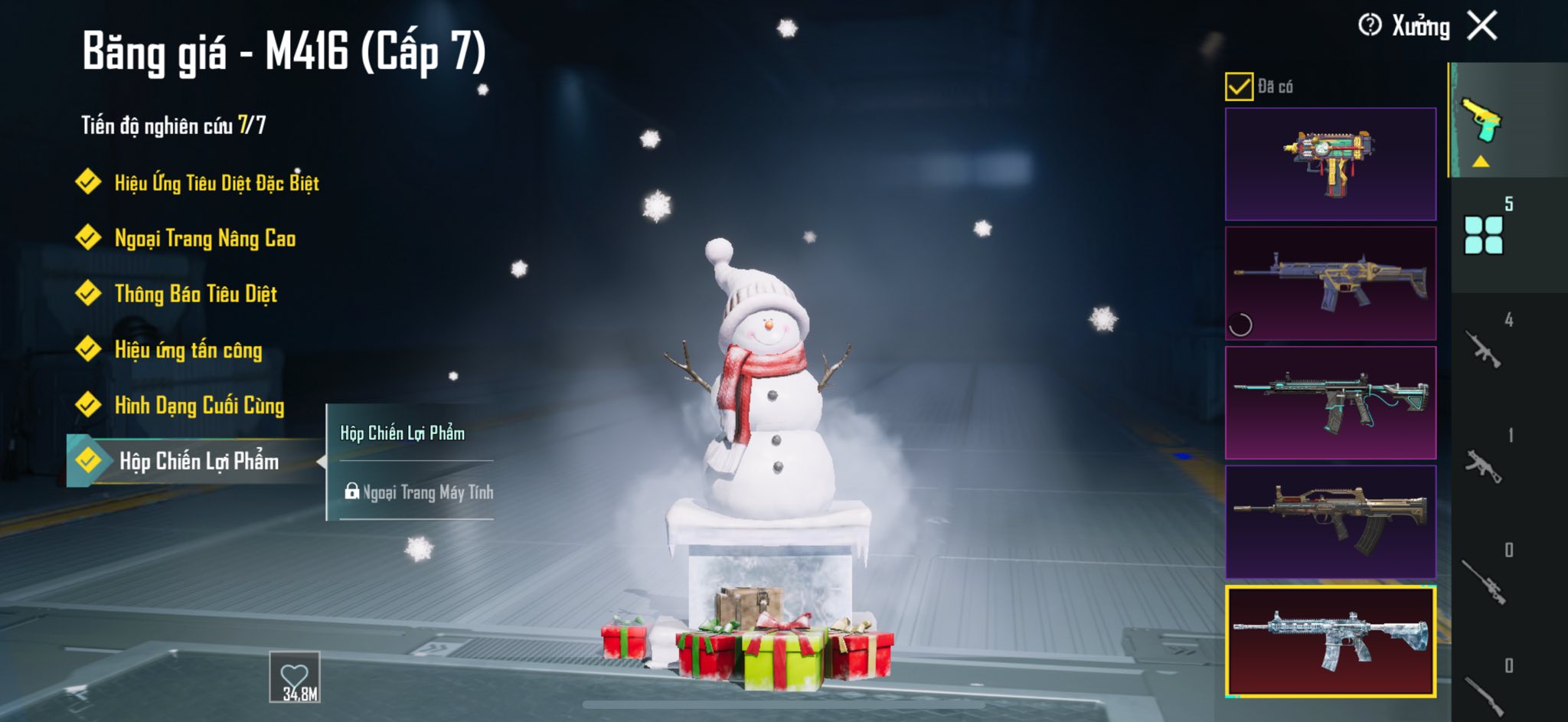Pick the bronze Groza-style rifle skin thumbnail
The width and height of the screenshot is (1568, 722).
point(1330,521)
